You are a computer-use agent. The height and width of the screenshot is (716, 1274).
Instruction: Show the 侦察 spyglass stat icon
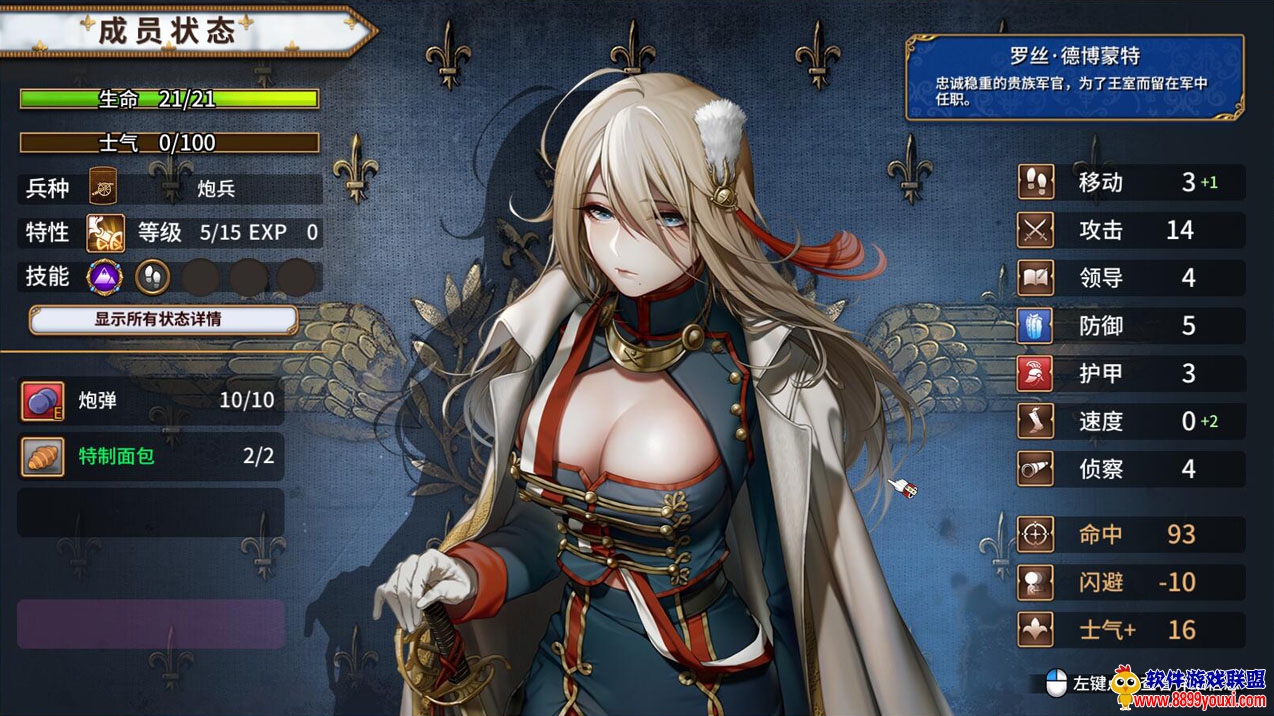[1036, 468]
